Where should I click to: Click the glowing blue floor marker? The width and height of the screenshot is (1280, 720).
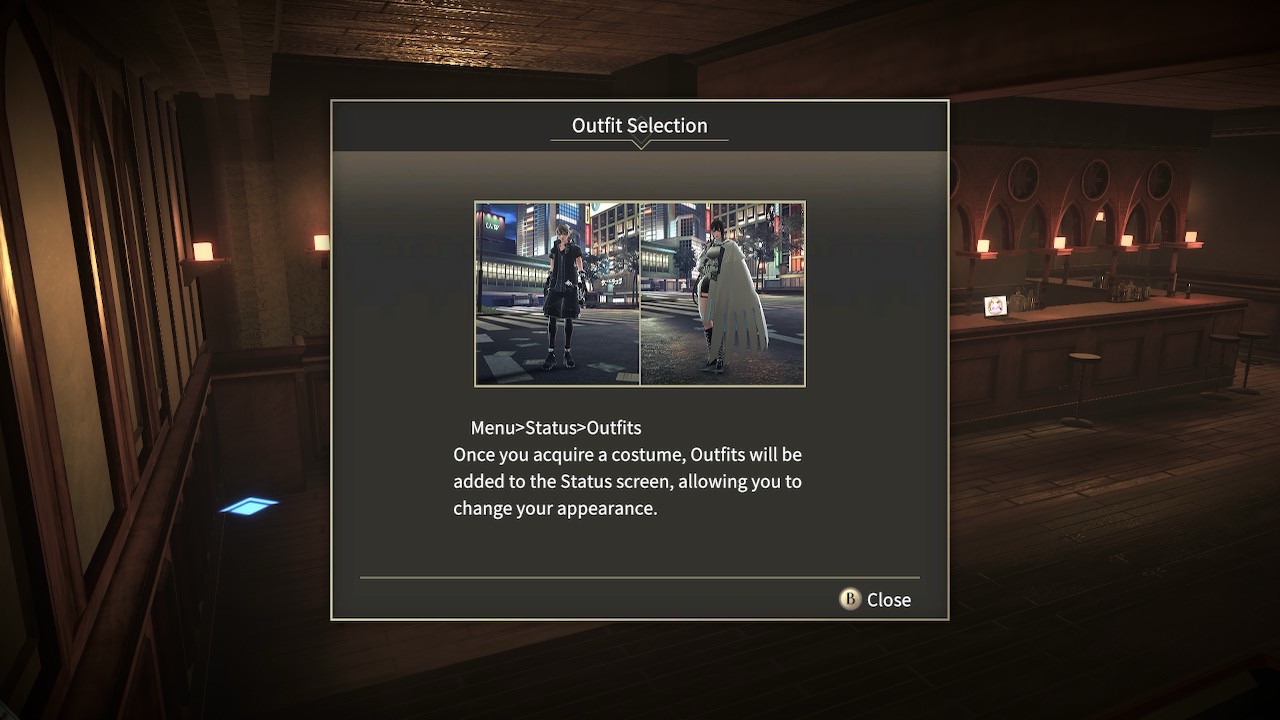tap(248, 506)
